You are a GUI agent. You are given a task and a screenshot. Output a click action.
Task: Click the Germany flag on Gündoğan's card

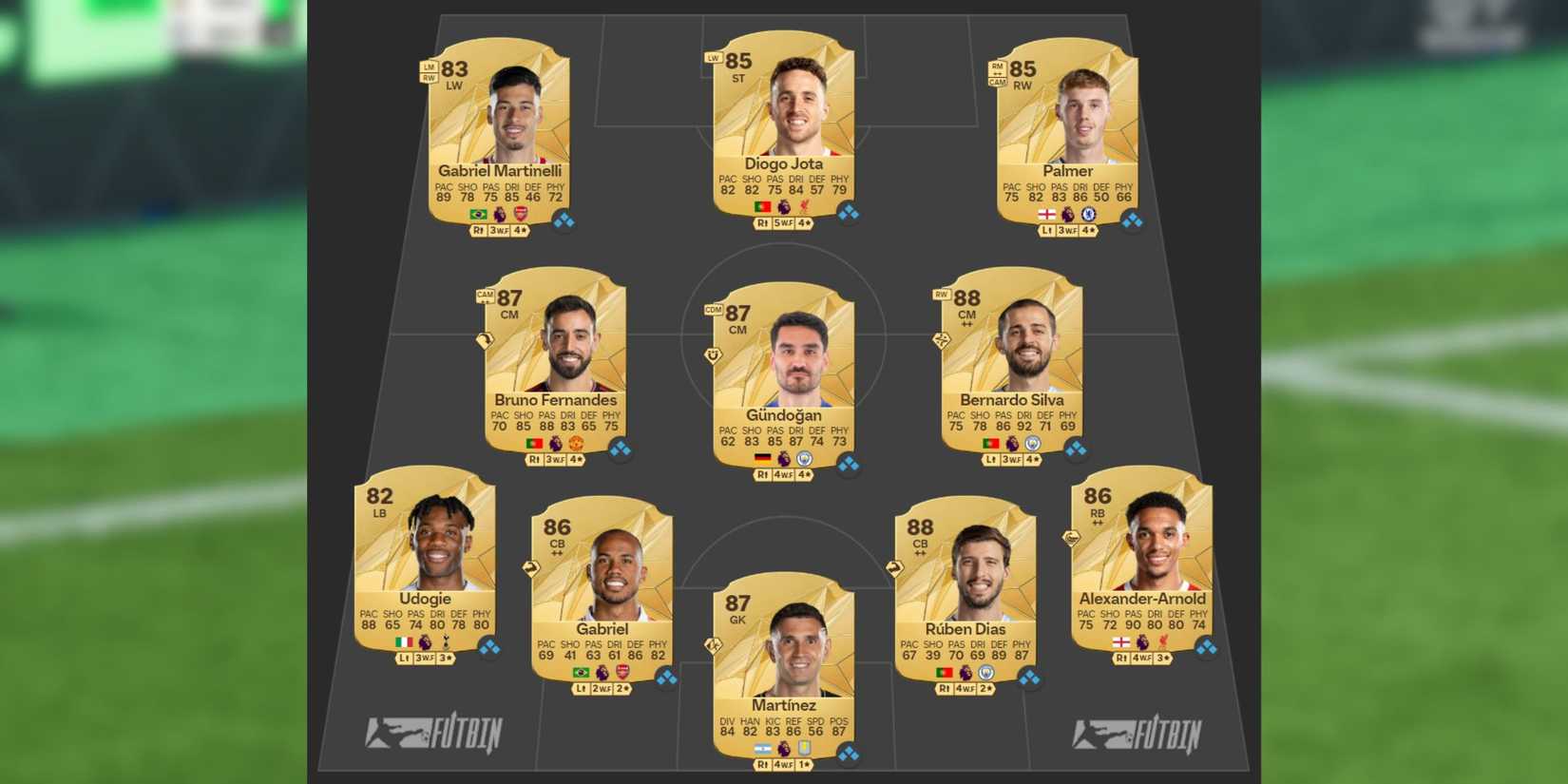[x=763, y=459]
